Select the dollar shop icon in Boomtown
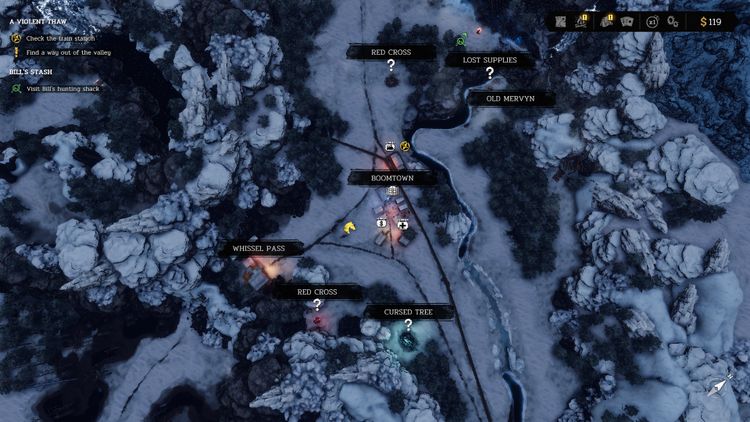Screen dimensions: 750x422 [382, 223]
